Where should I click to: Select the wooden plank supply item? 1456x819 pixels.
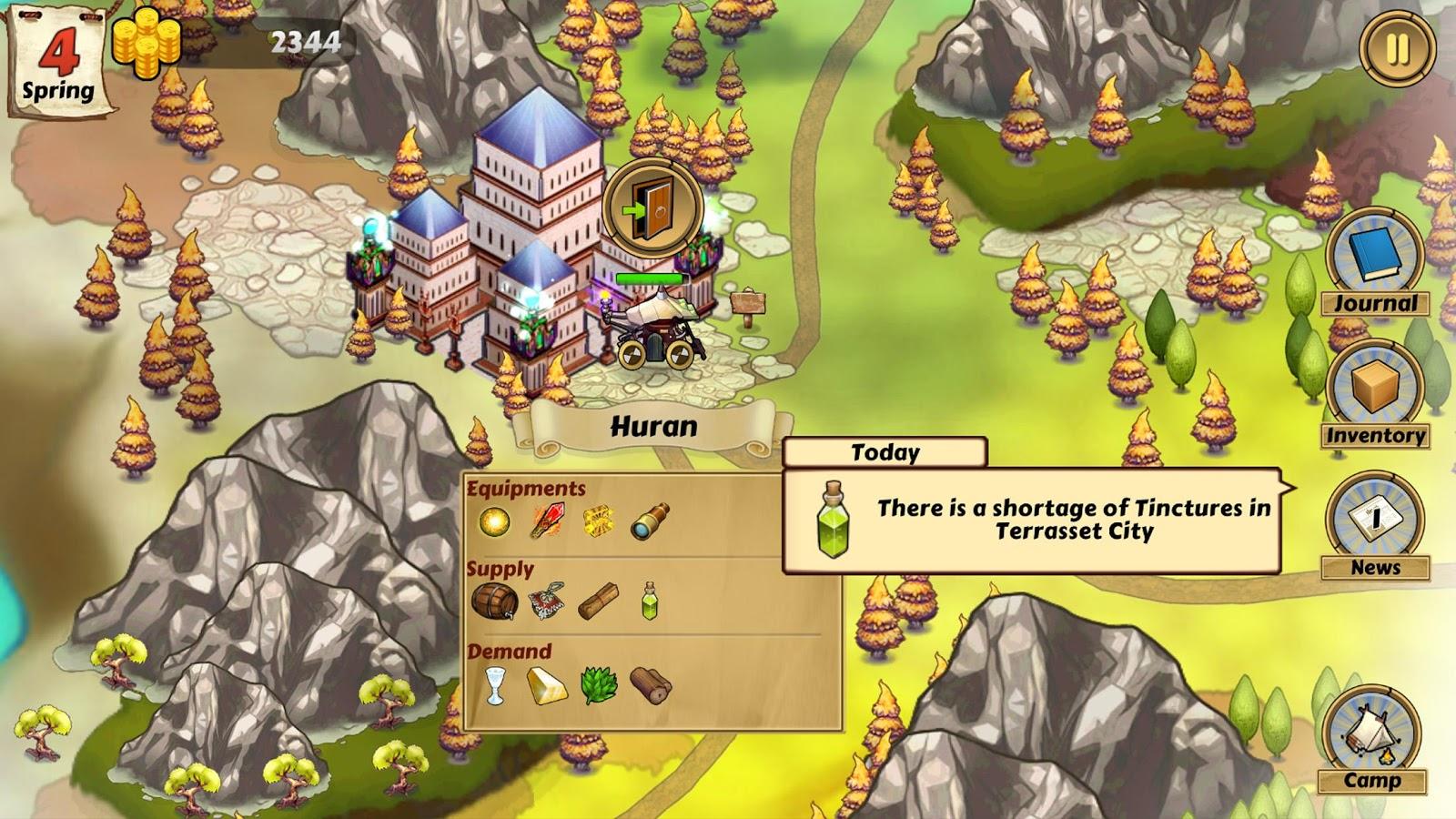598,602
